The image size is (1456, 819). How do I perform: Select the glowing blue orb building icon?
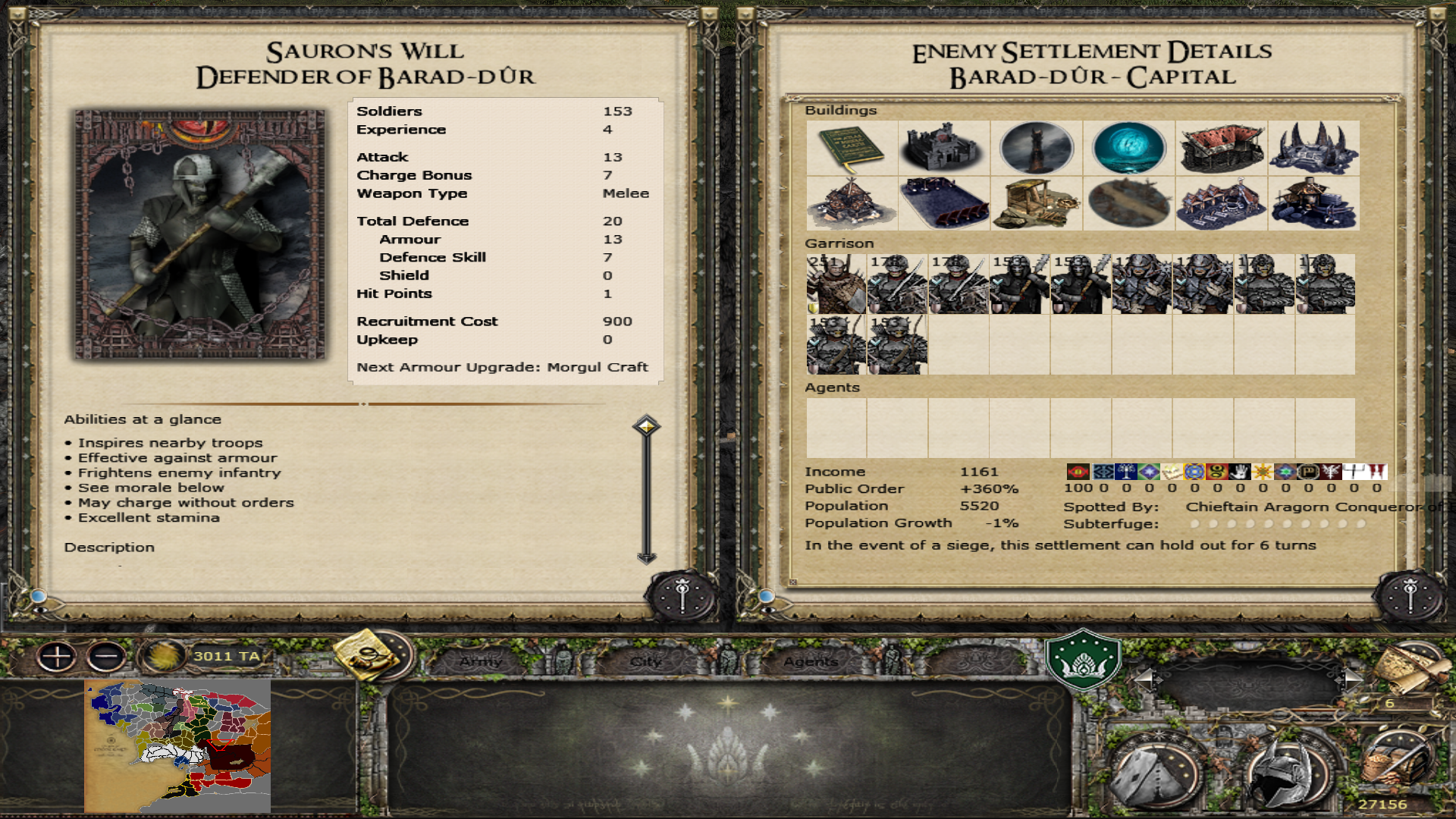pos(1128,148)
